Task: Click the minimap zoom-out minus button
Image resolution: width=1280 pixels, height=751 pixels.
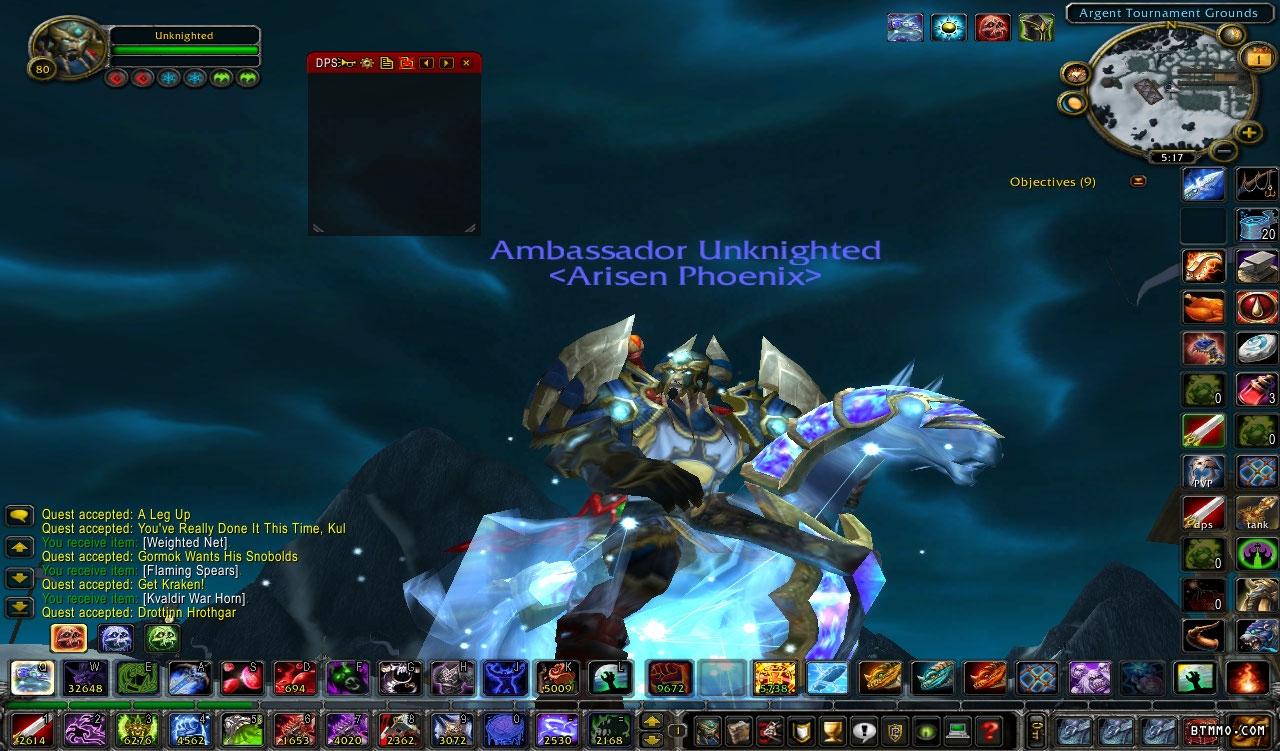Action: click(1223, 152)
